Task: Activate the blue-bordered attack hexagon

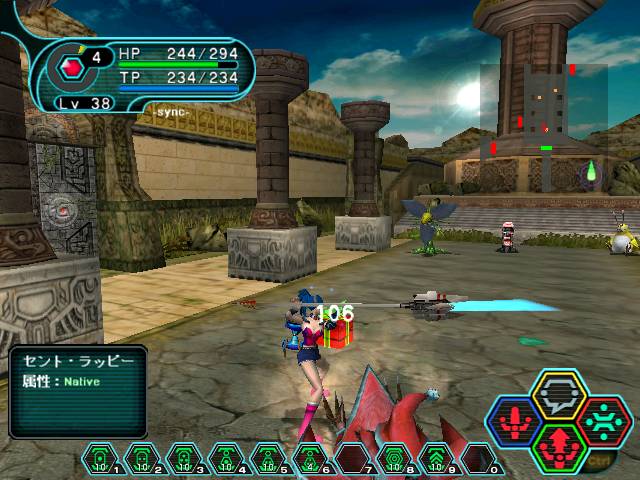Action: click(514, 419)
